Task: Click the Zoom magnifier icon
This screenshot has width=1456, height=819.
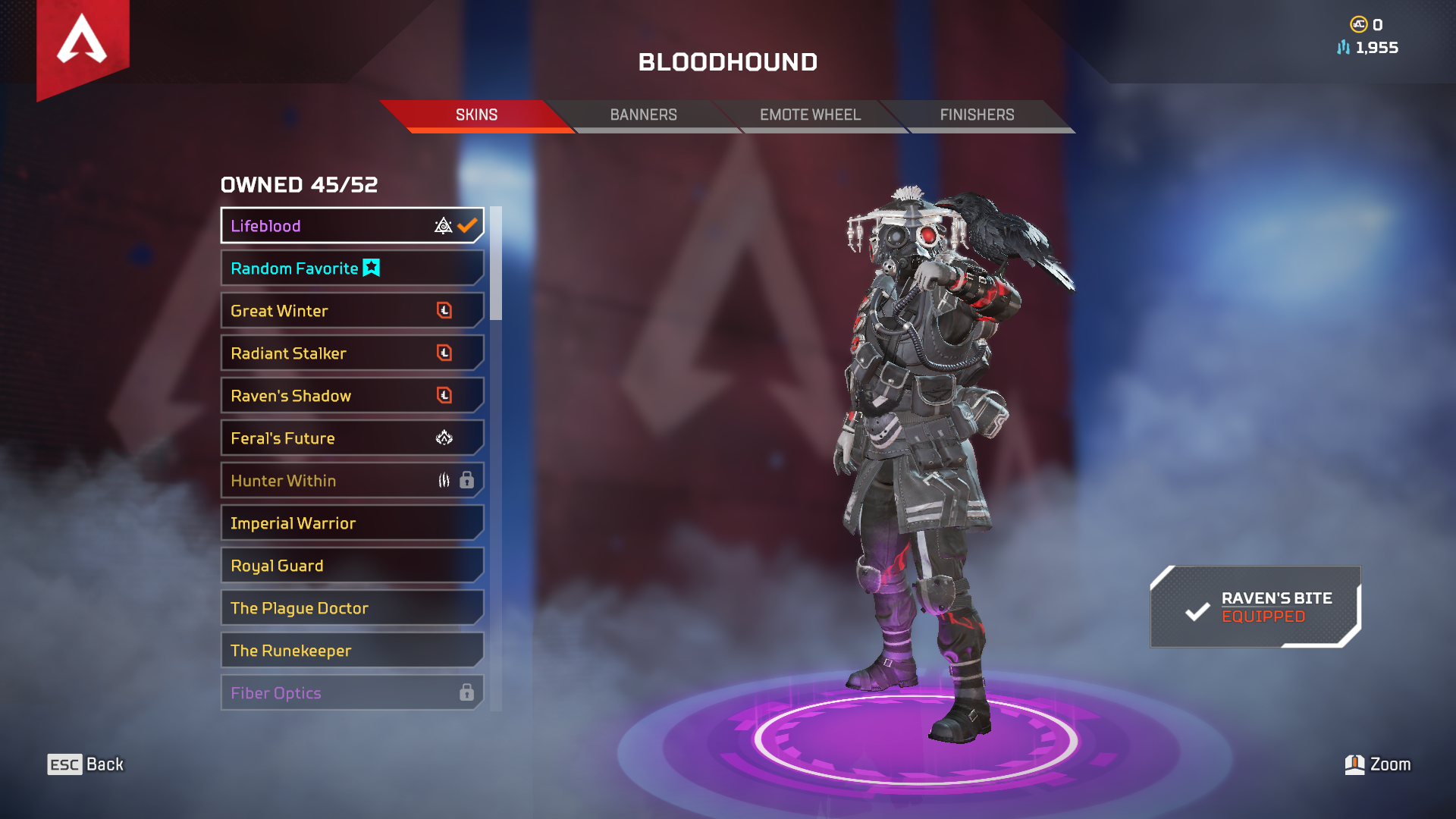Action: pyautogui.click(x=1357, y=764)
